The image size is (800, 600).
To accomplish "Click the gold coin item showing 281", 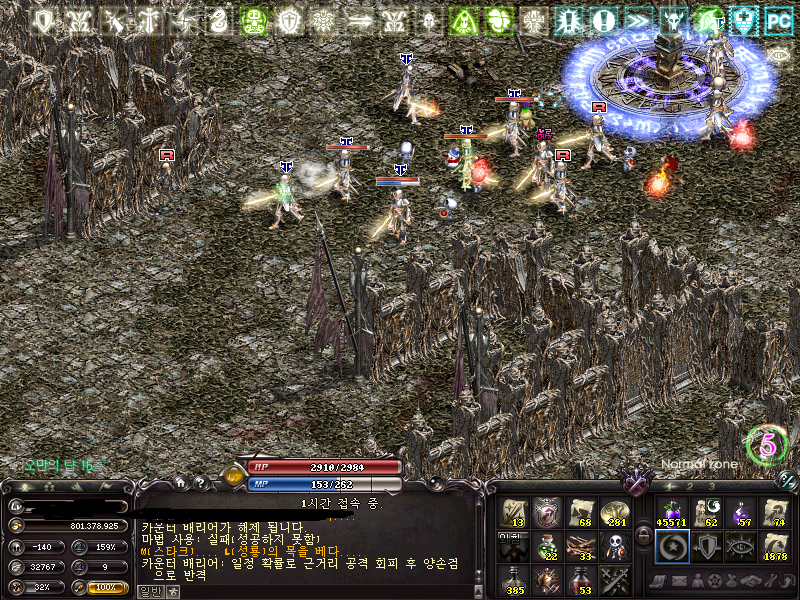I will [615, 512].
